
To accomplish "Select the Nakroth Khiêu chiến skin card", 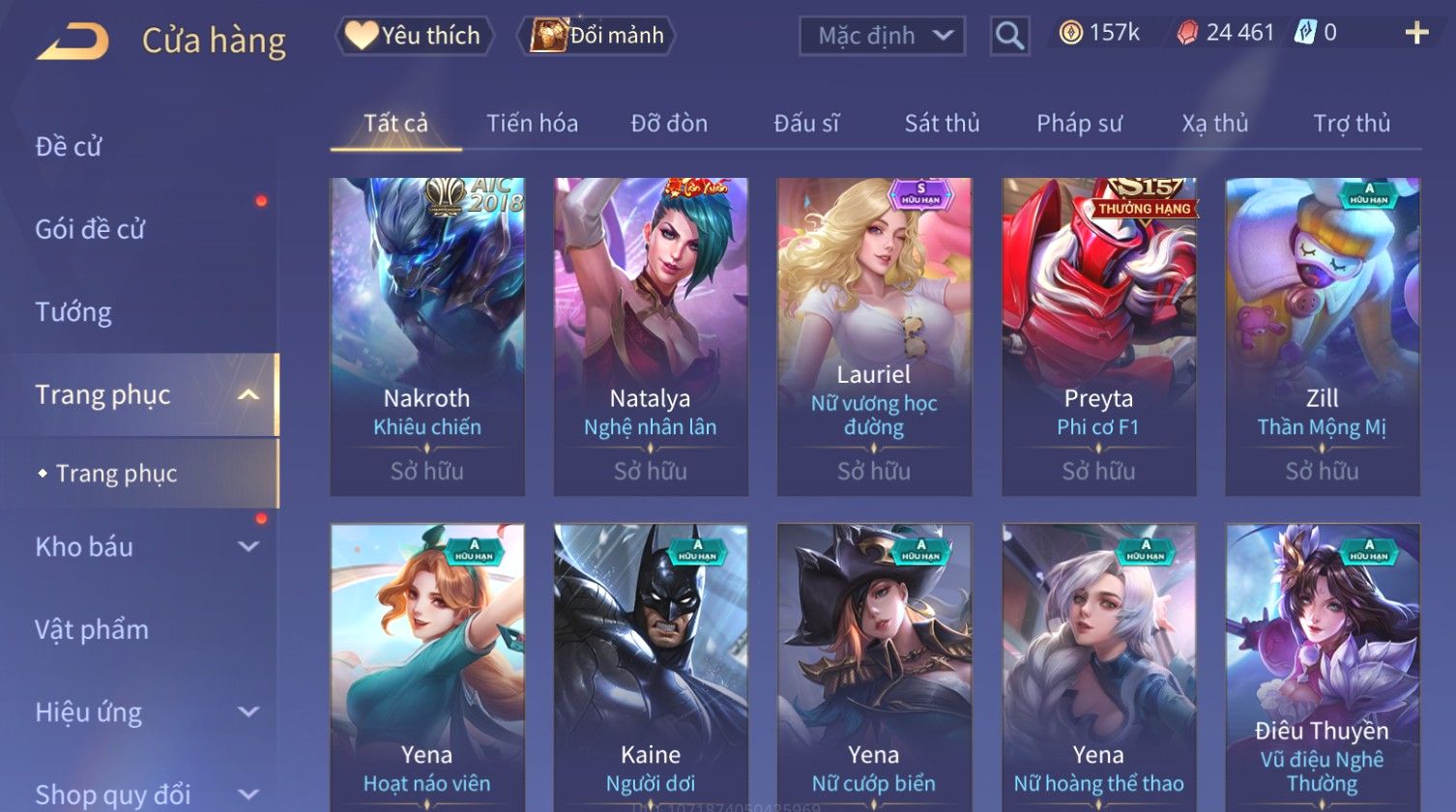I will click(427, 335).
